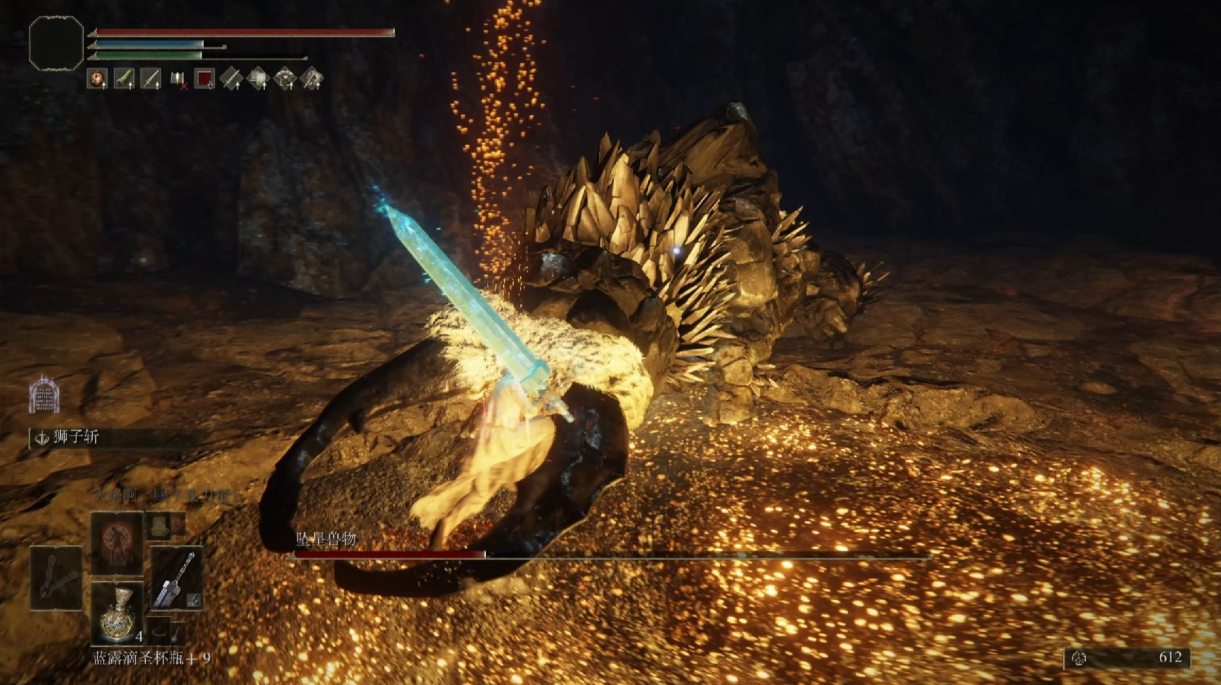Select the right-hand greatsword slot

point(177,577)
